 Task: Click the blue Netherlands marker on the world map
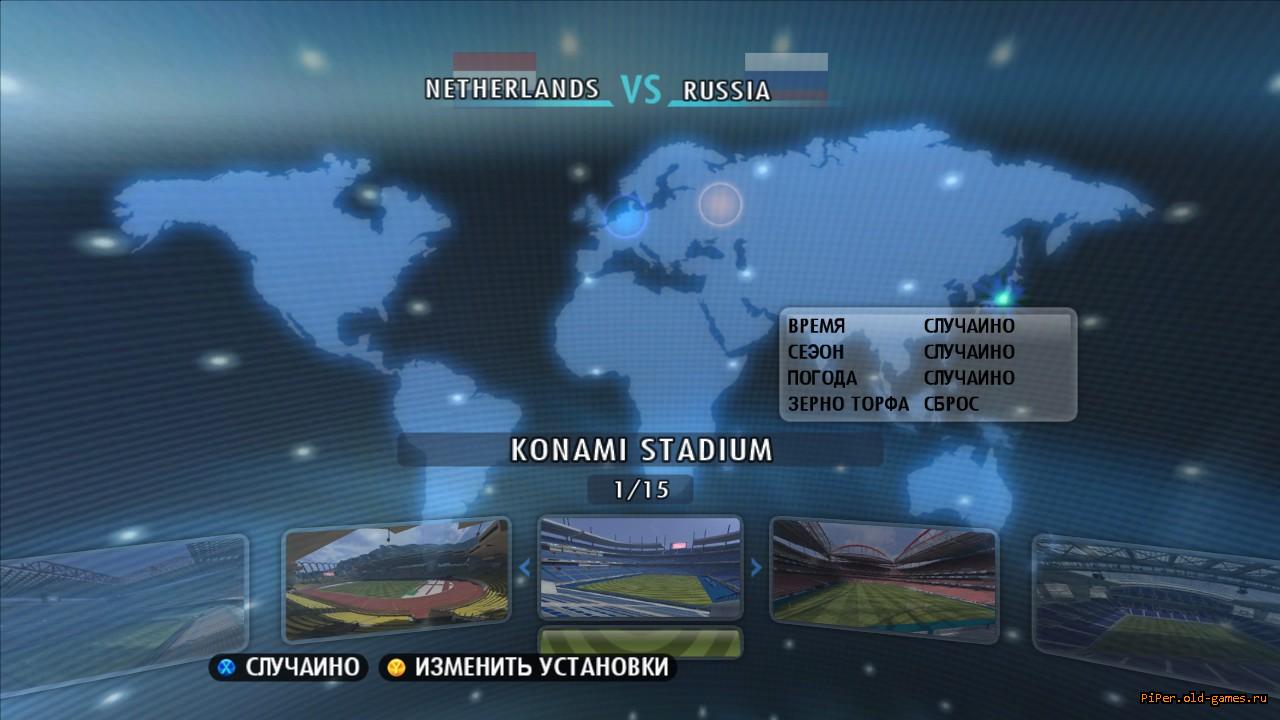[626, 215]
